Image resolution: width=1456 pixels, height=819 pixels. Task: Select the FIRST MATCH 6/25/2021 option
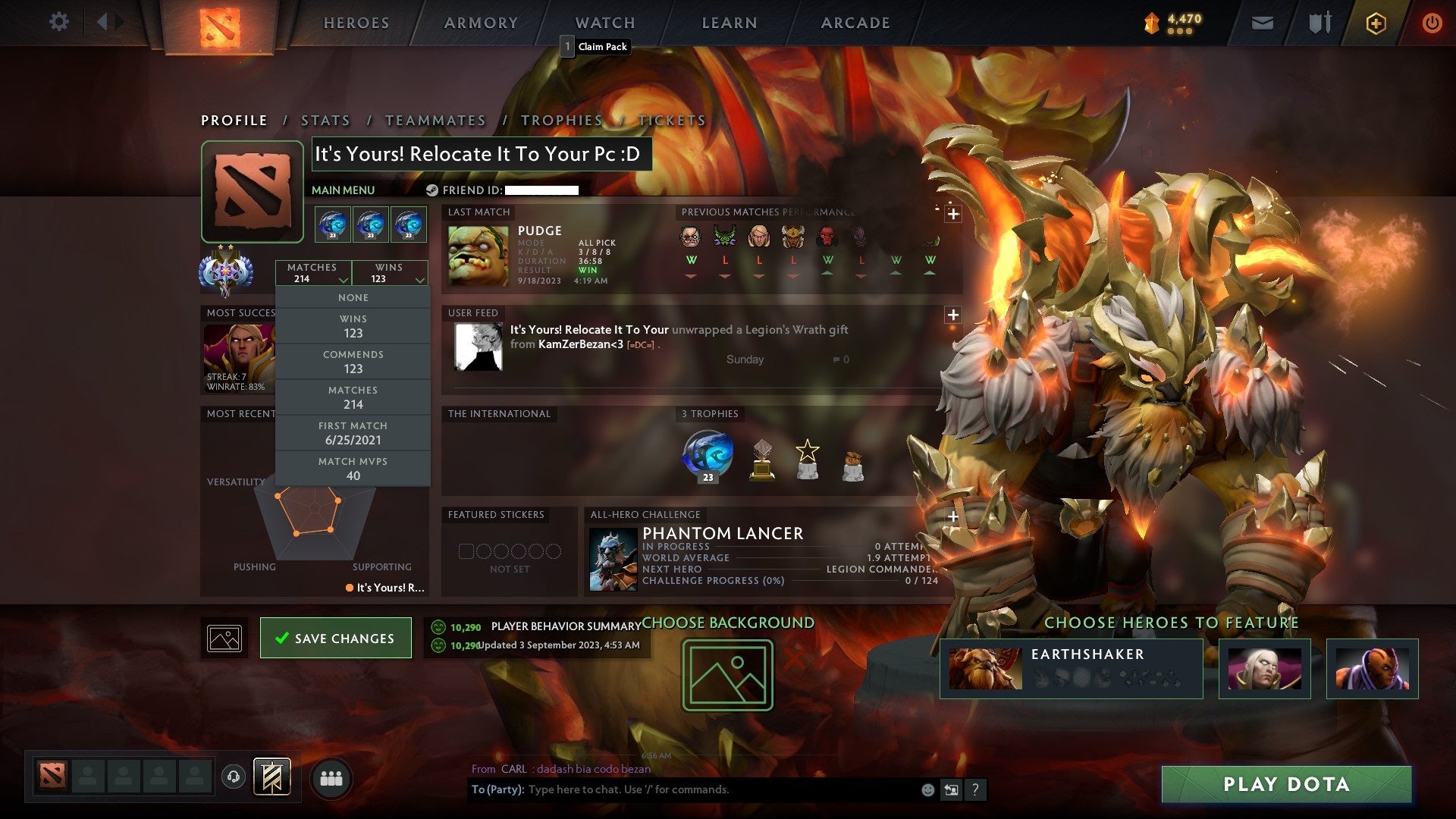[353, 432]
